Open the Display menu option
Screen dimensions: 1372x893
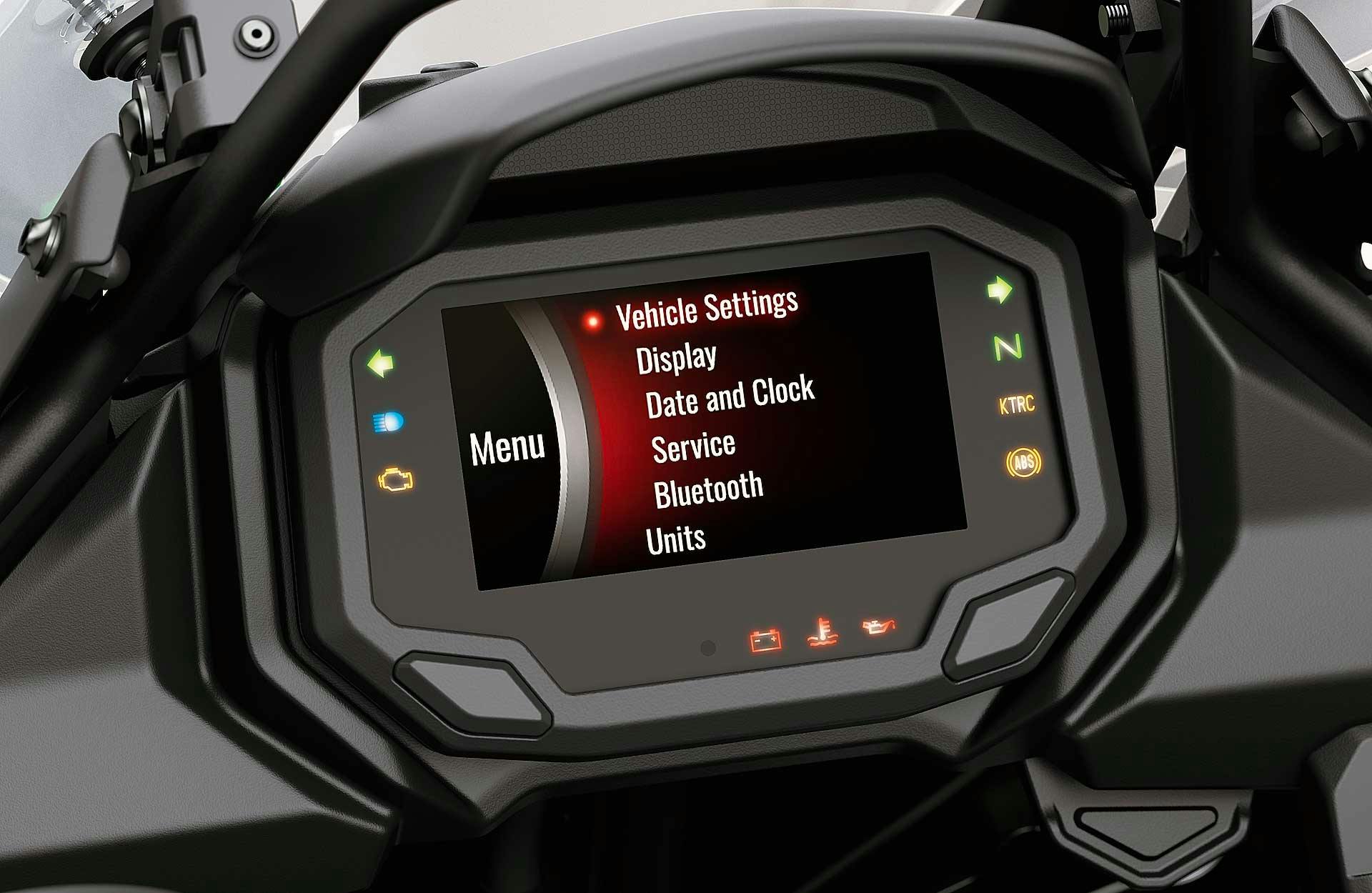coord(676,358)
